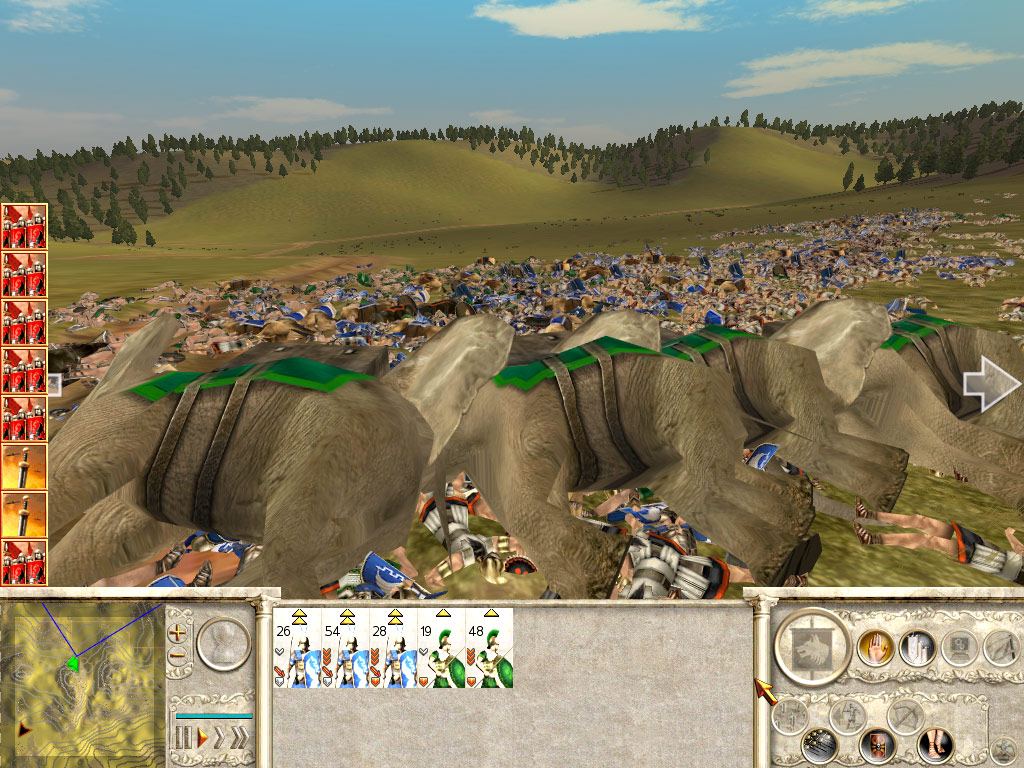Select the unit card with 26 soldiers
Viewport: 1024px width, 768px height.
[297, 648]
